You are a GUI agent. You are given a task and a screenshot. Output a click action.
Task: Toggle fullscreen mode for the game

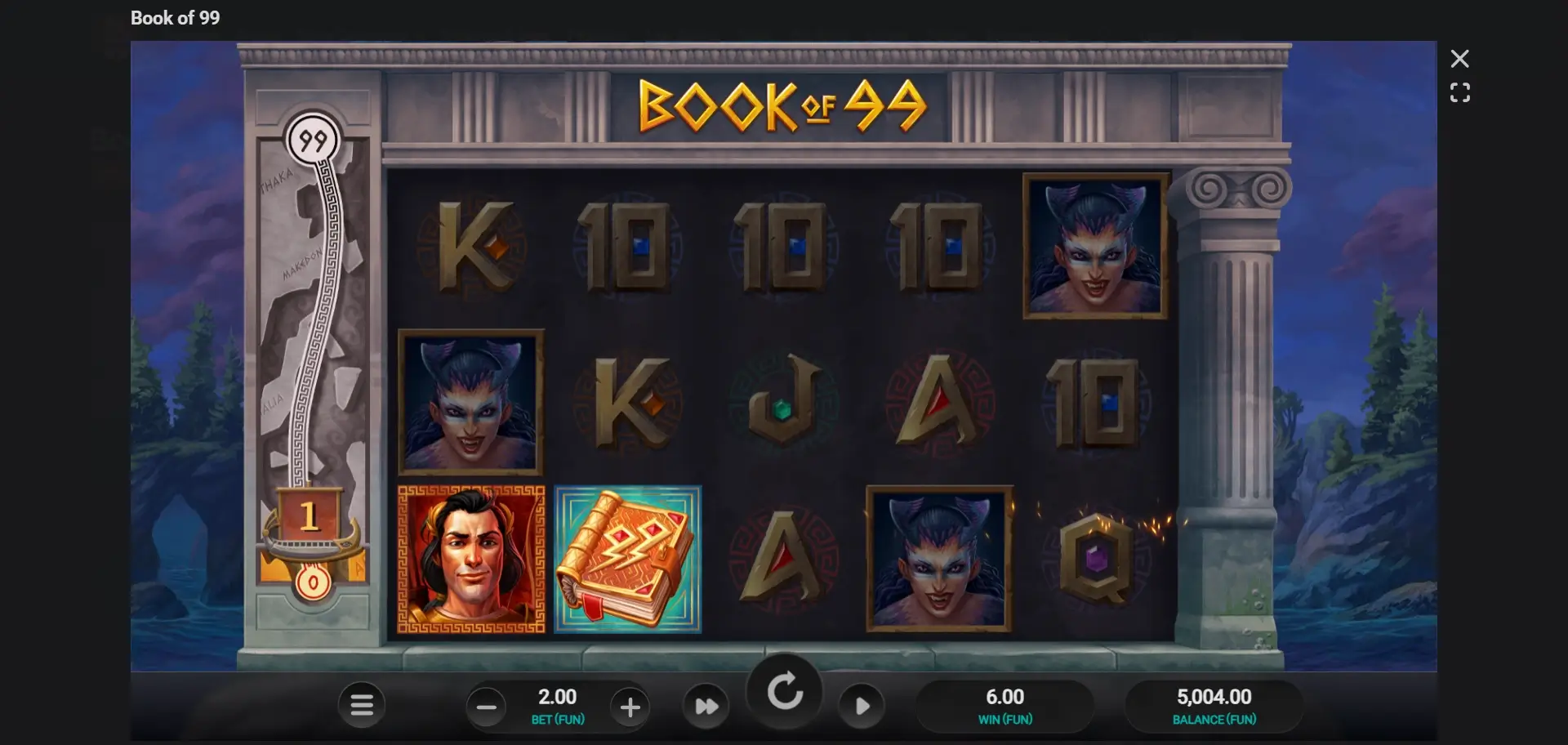point(1461,92)
